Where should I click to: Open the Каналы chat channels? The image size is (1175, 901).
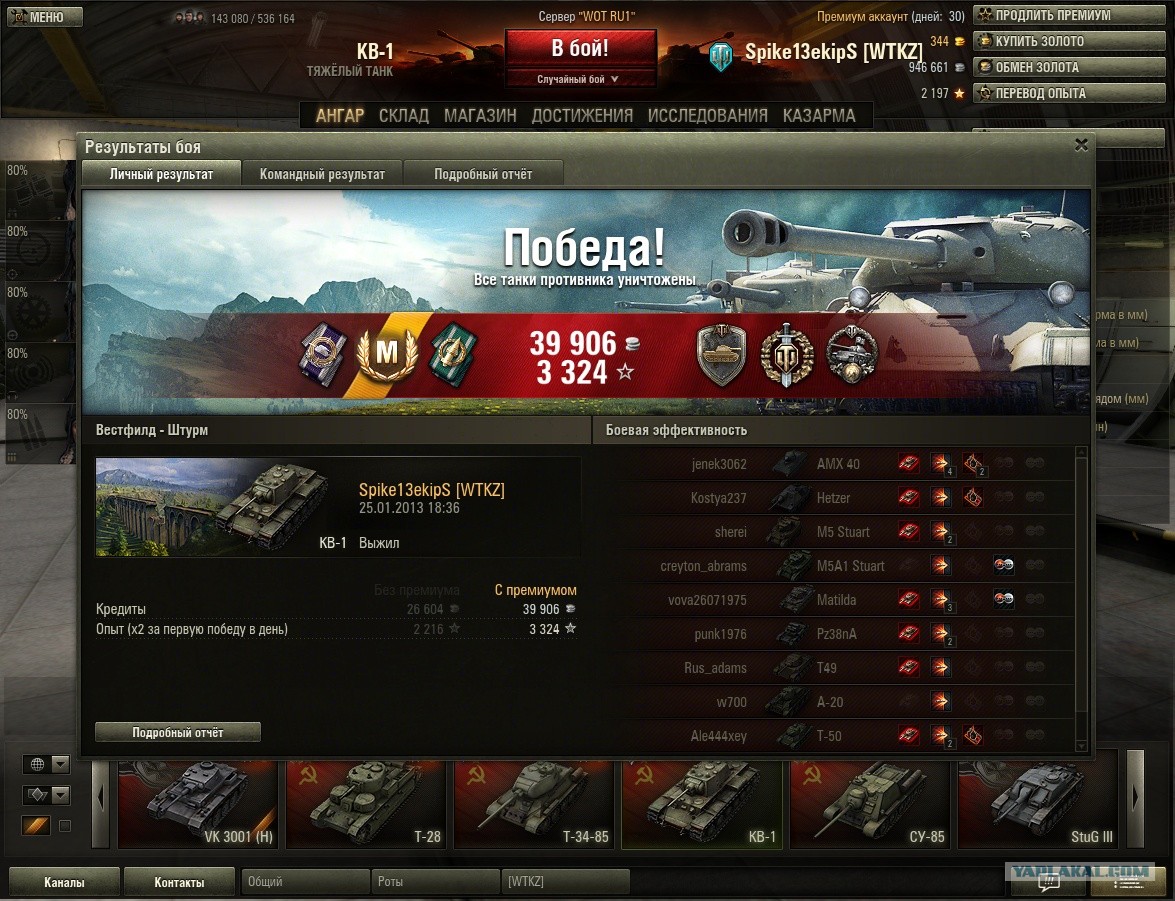[64, 882]
